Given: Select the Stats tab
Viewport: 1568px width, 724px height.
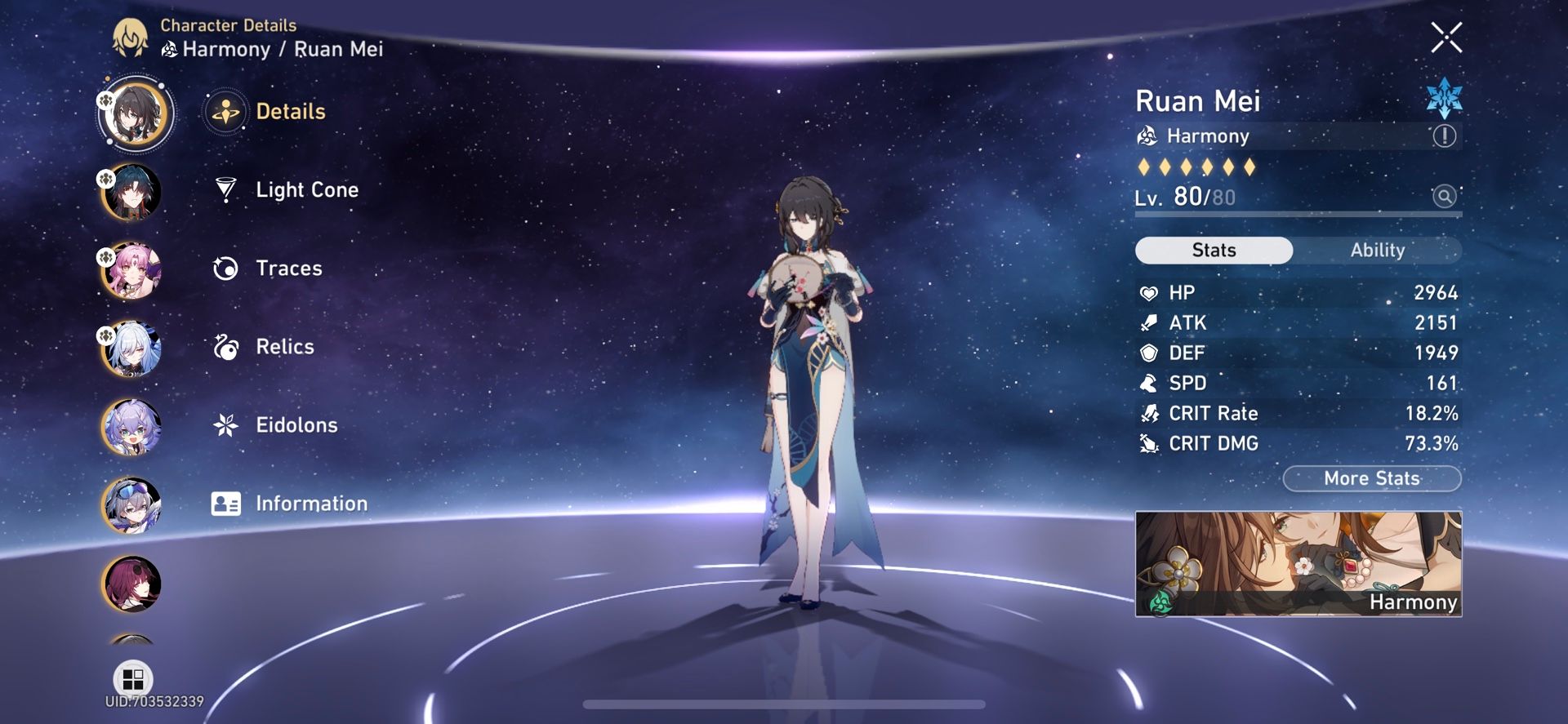Looking at the screenshot, I should point(1213,250).
